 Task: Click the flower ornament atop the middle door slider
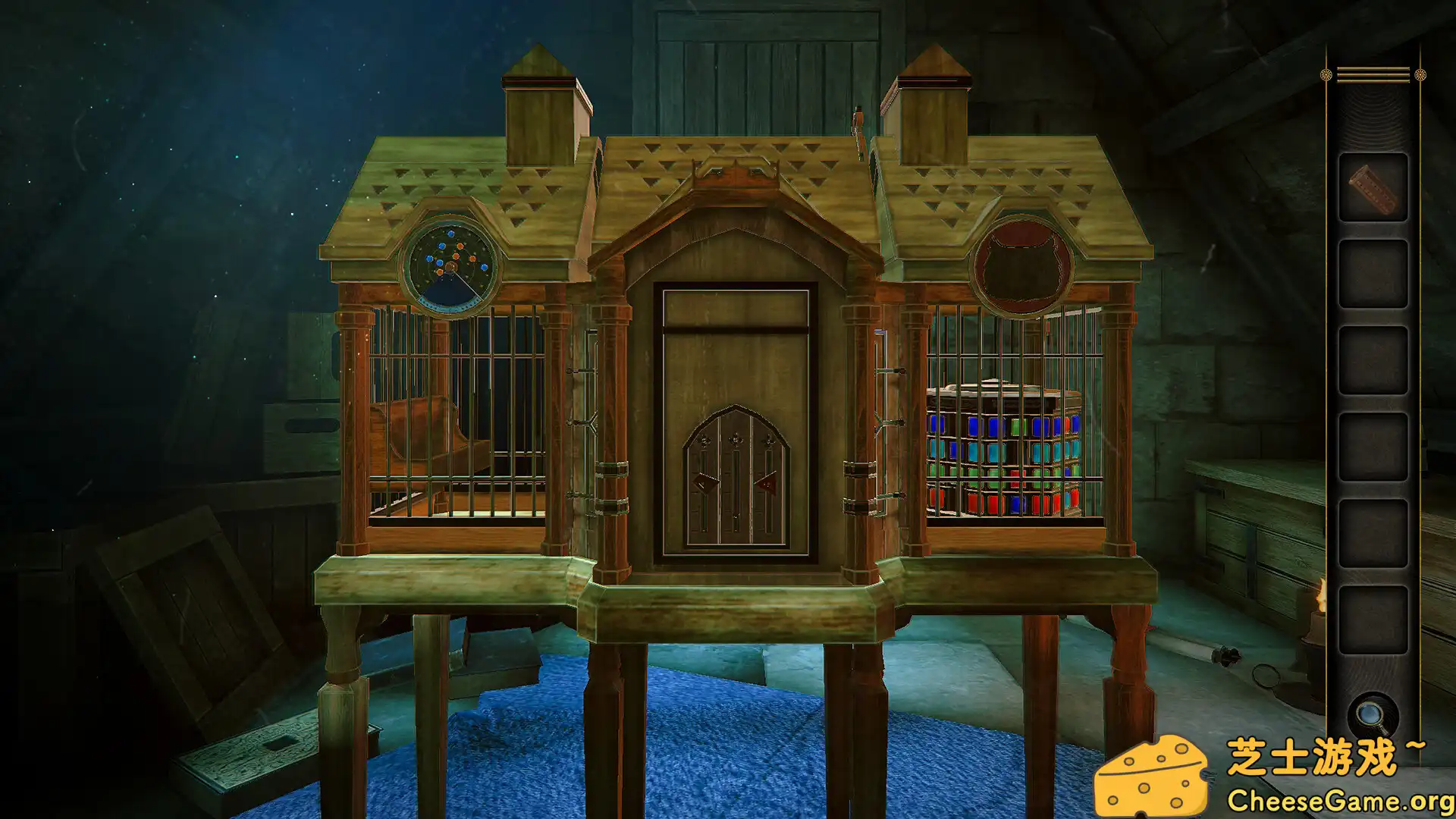point(736,438)
